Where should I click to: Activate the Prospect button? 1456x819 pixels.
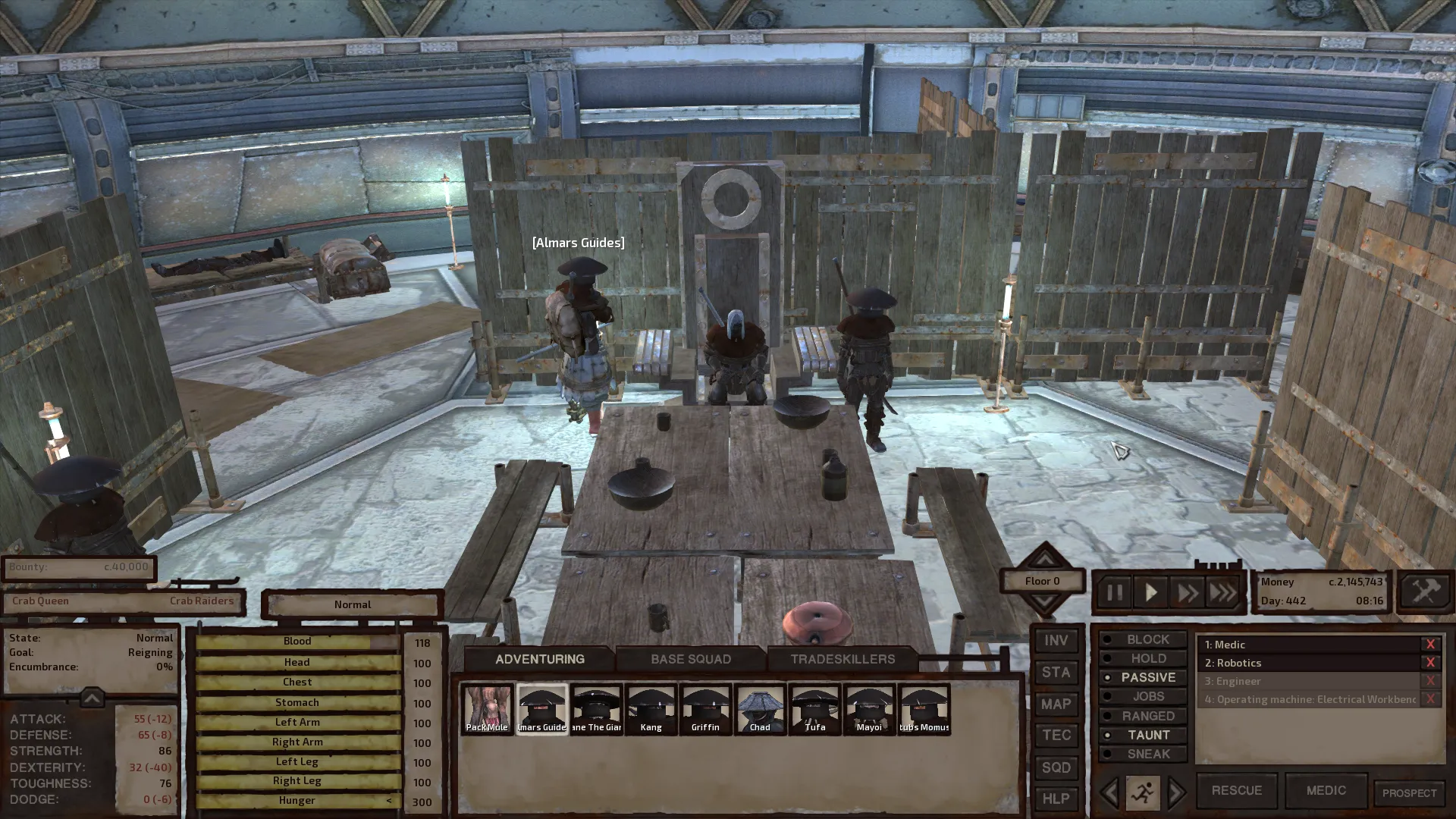click(1409, 793)
